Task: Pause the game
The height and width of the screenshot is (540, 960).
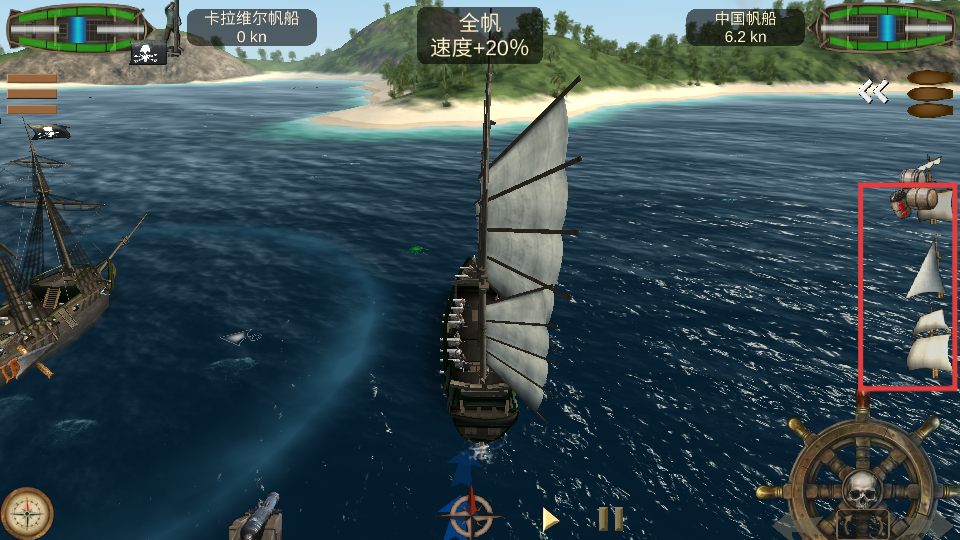Action: coord(610,519)
